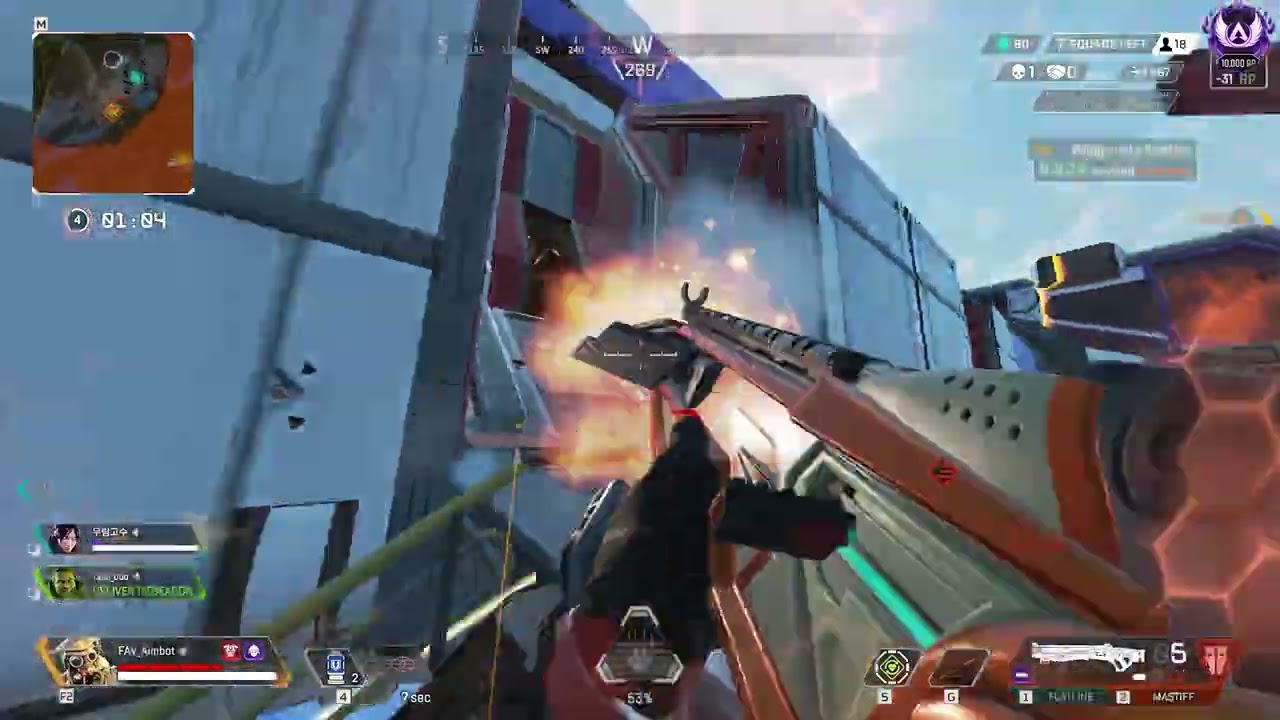Click the Mastiff shotgun weapon image
Viewport: 1280px width, 720px height.
pos(1088,658)
